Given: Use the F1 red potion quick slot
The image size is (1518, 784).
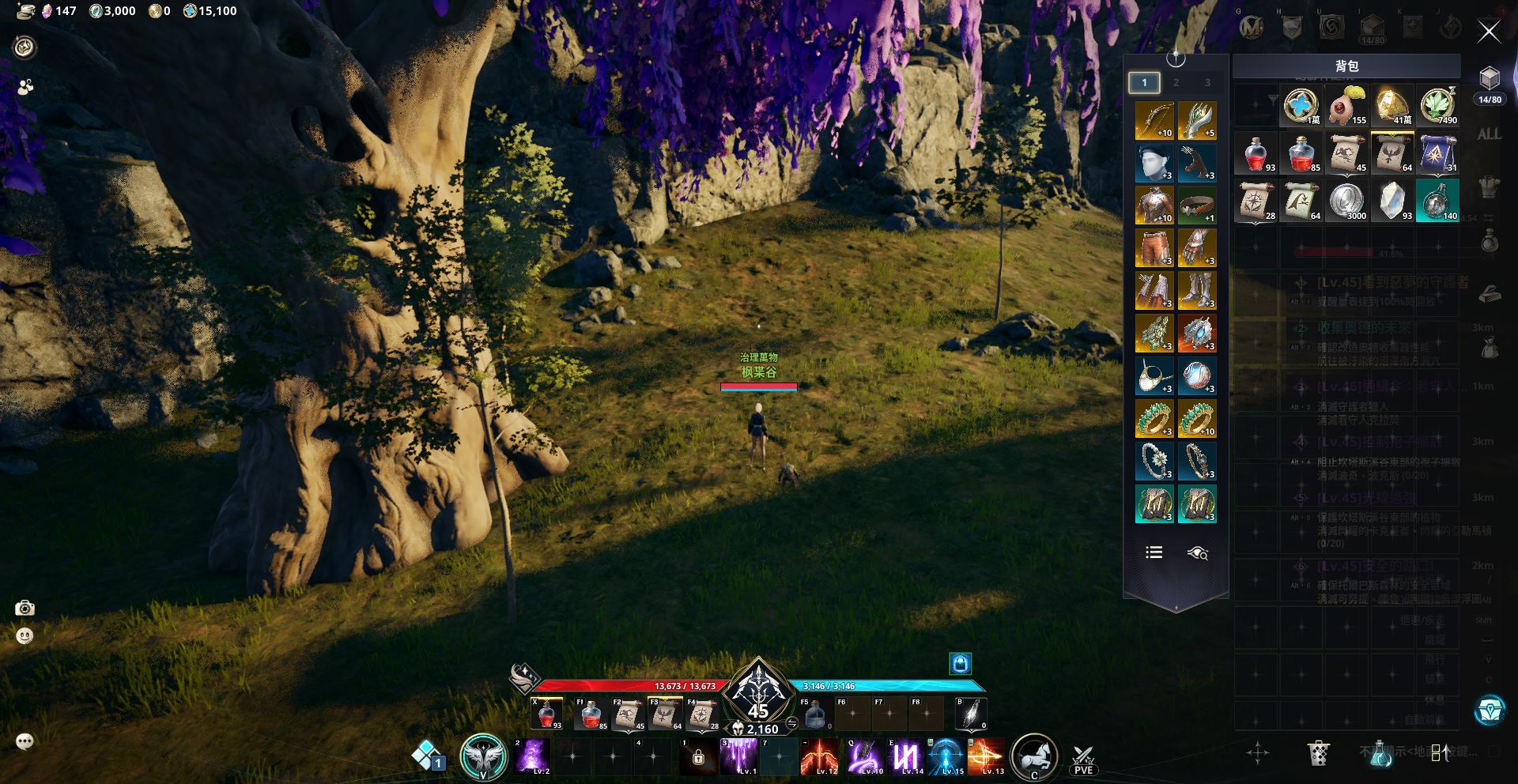Looking at the screenshot, I should [591, 714].
